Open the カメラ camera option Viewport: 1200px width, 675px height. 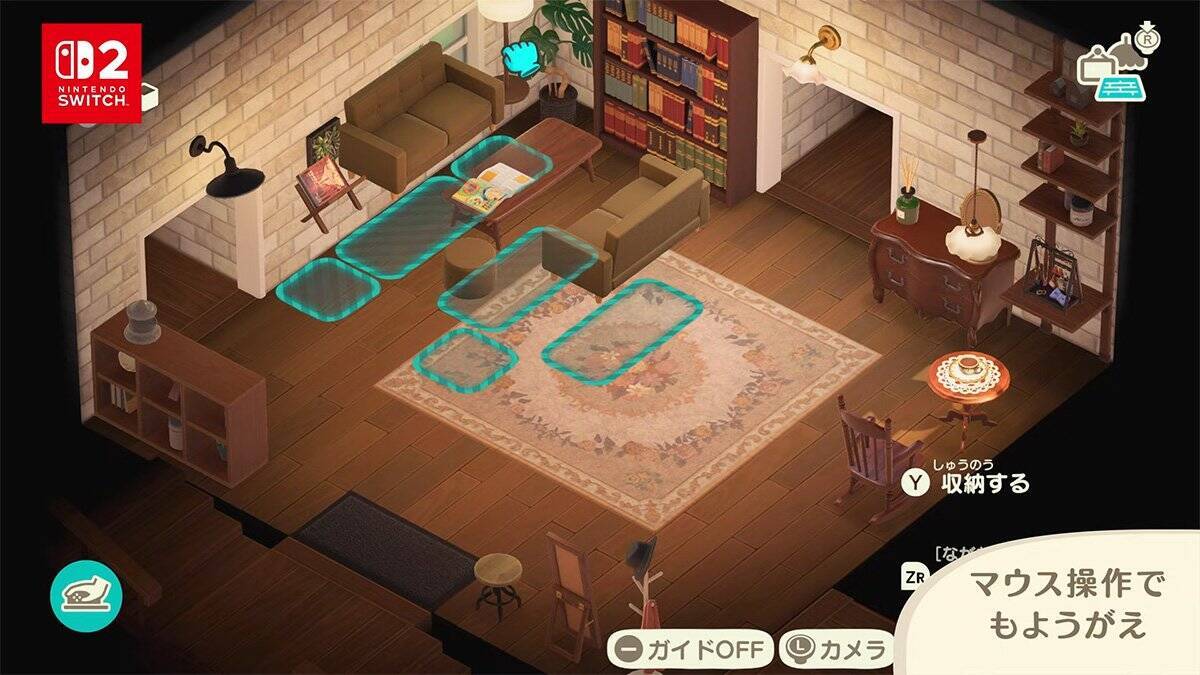point(836,650)
